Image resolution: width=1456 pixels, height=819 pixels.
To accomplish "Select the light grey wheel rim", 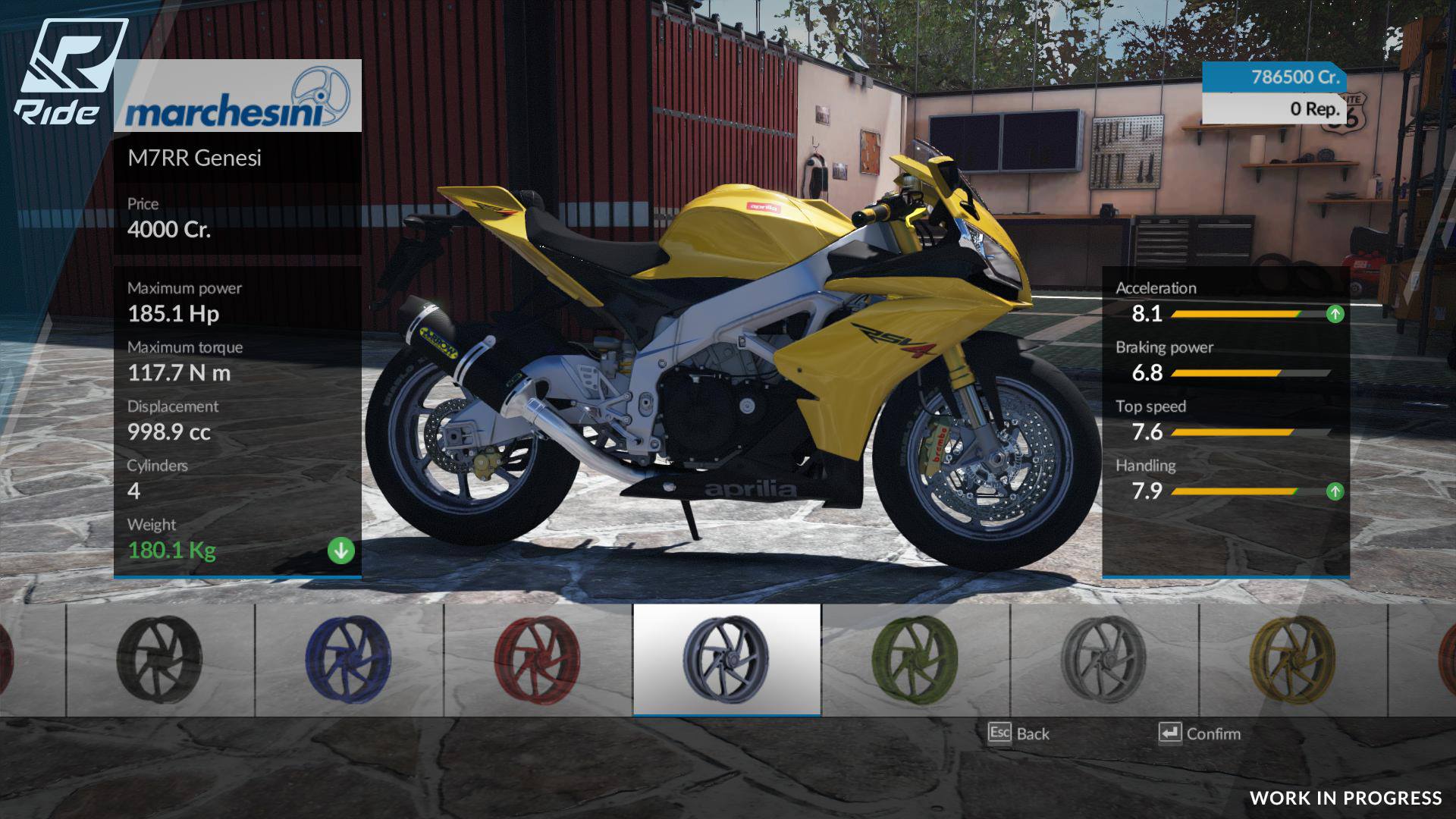I will 1104,659.
